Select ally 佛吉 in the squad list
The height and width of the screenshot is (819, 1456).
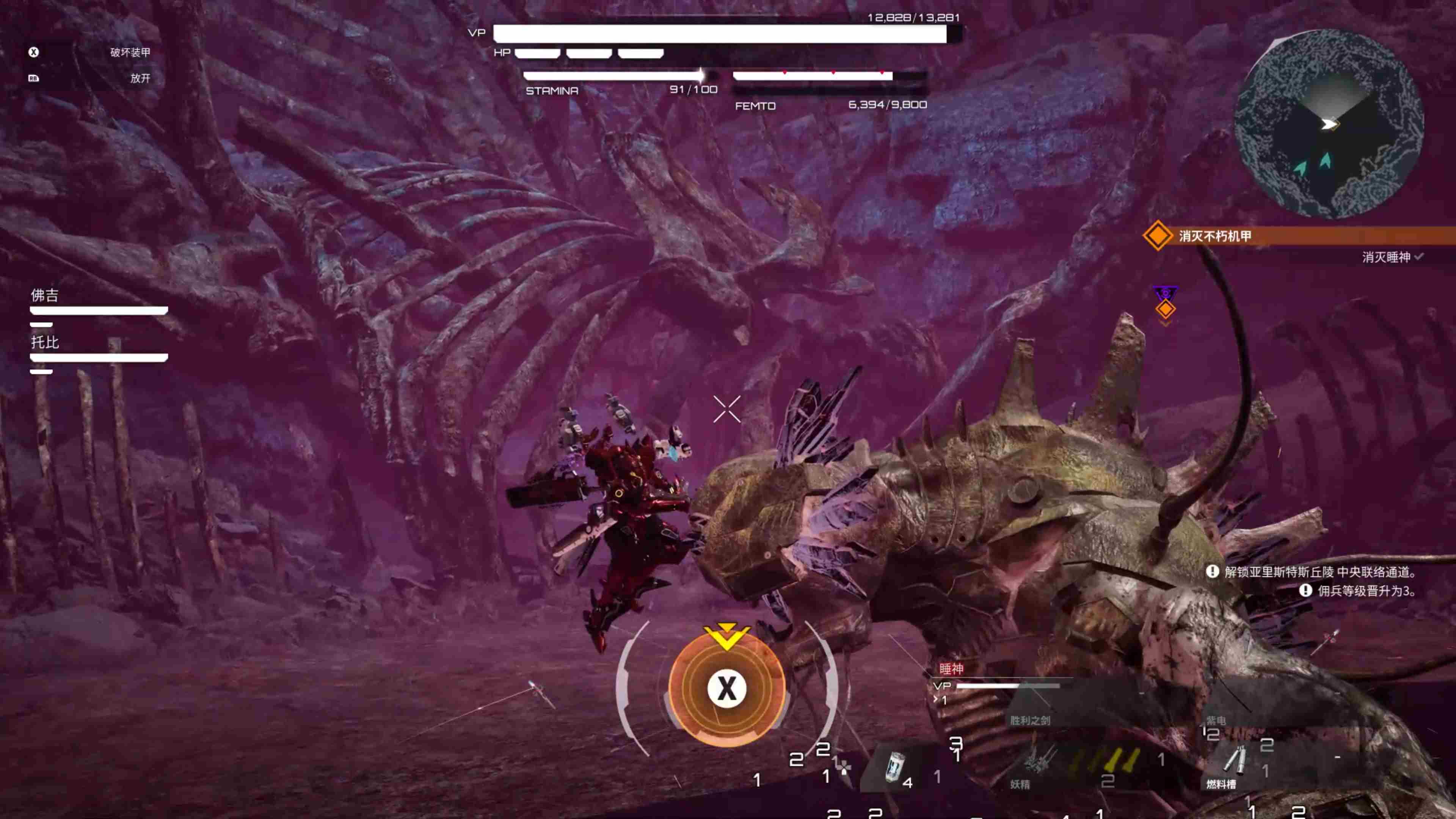coord(45,296)
